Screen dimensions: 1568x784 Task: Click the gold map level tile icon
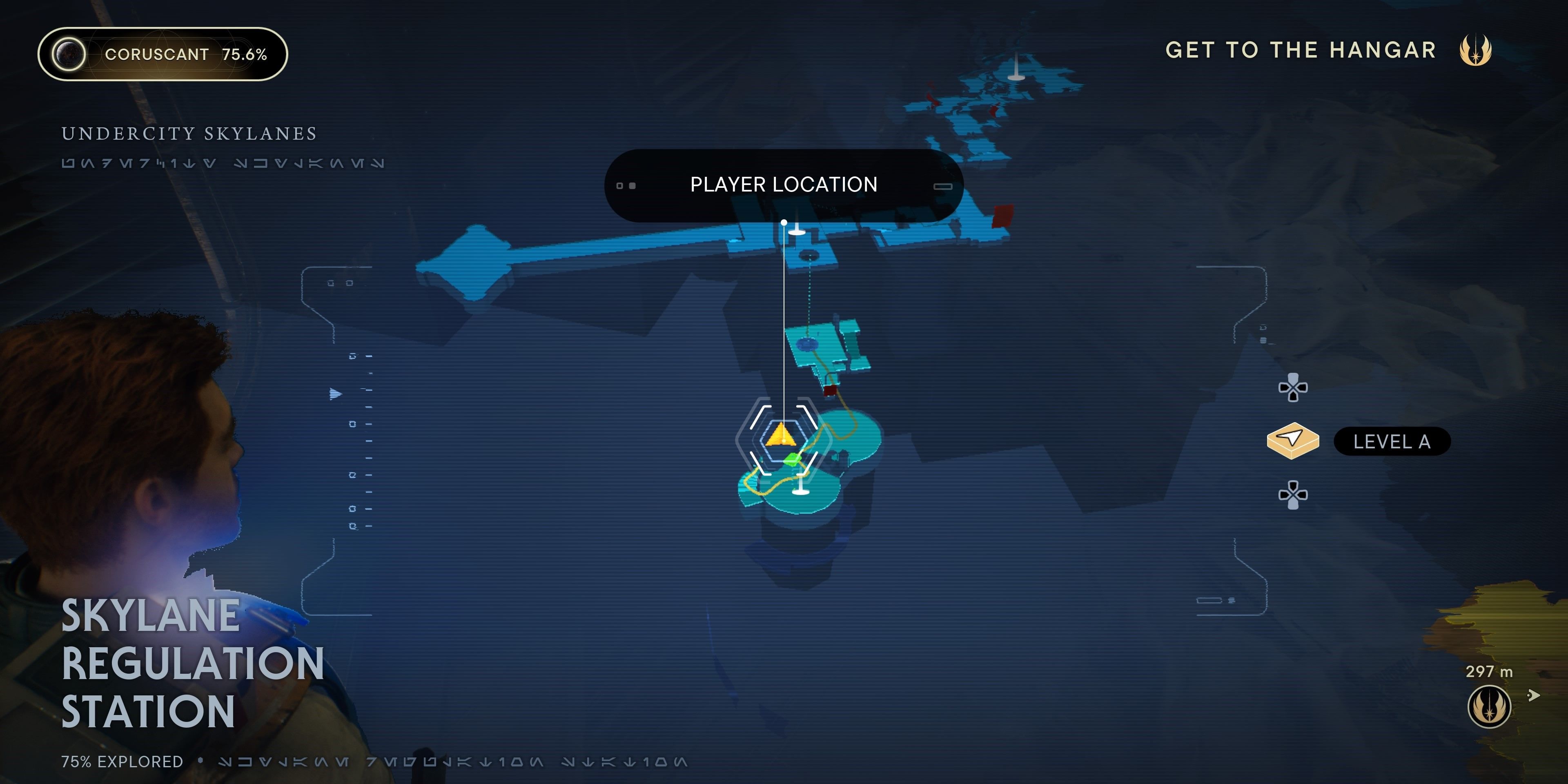click(x=1293, y=440)
